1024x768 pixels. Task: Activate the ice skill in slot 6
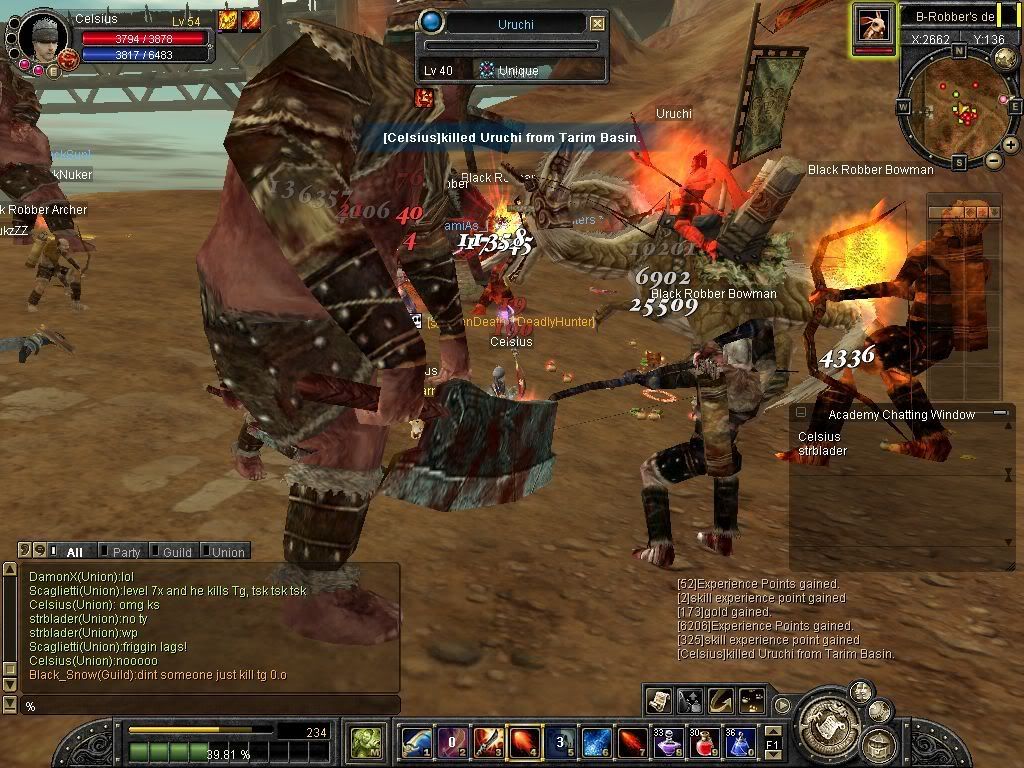596,743
